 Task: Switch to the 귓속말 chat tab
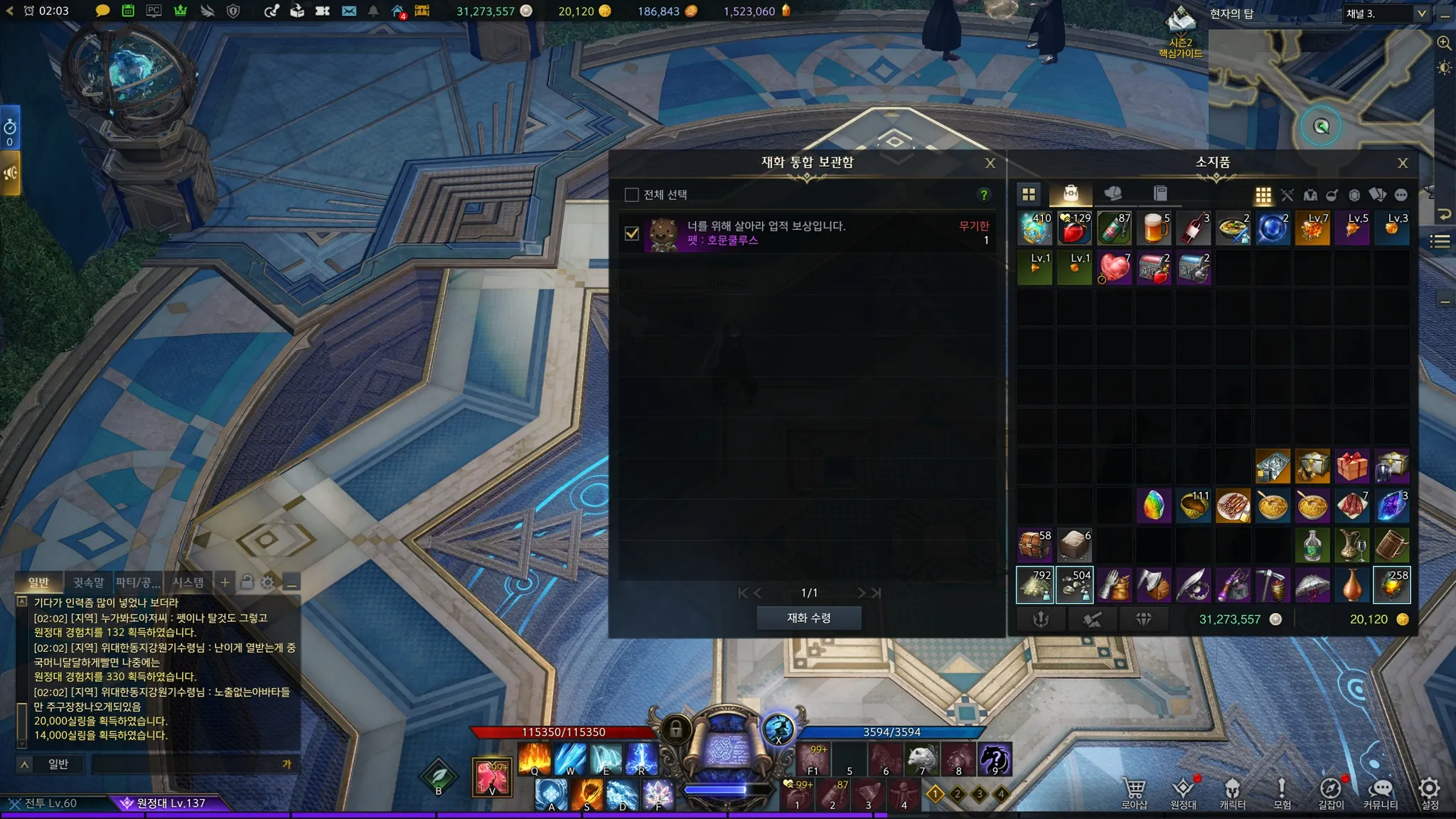coord(88,582)
